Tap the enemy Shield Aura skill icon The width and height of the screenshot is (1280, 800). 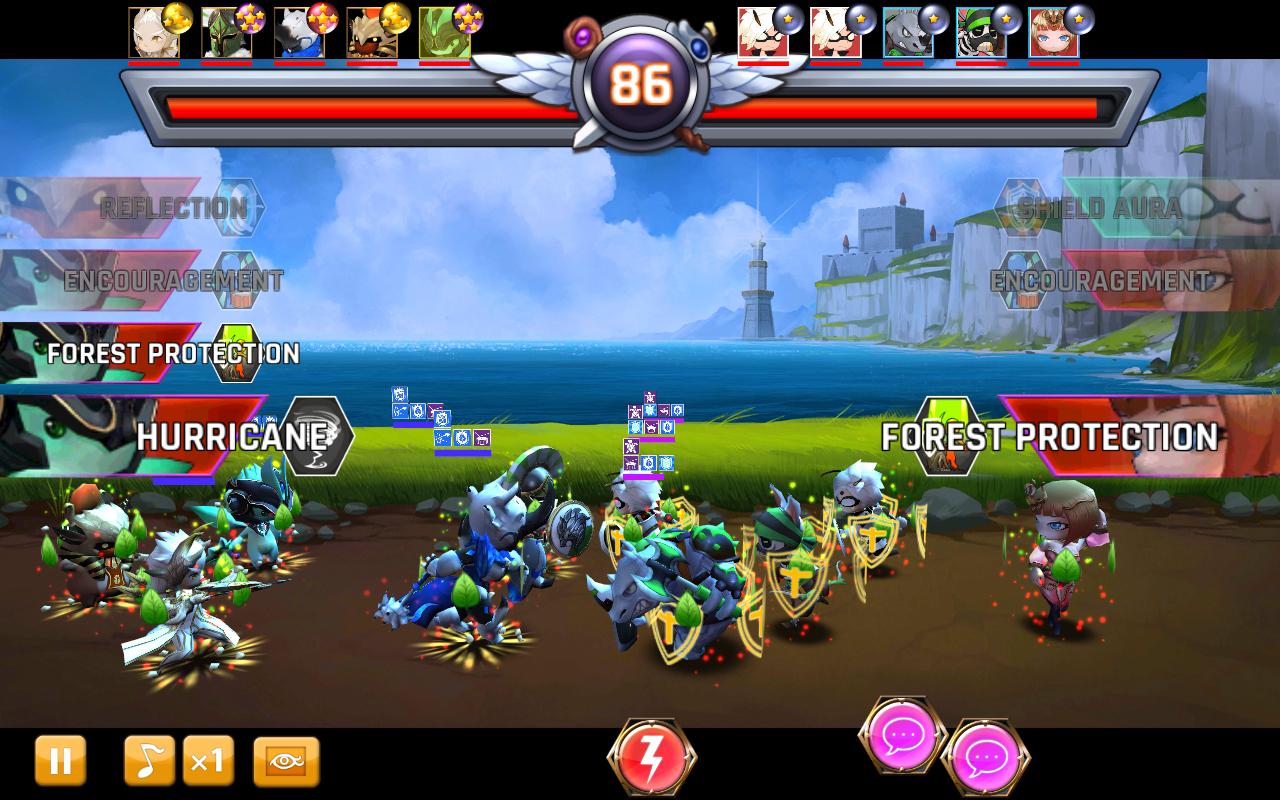(1022, 210)
